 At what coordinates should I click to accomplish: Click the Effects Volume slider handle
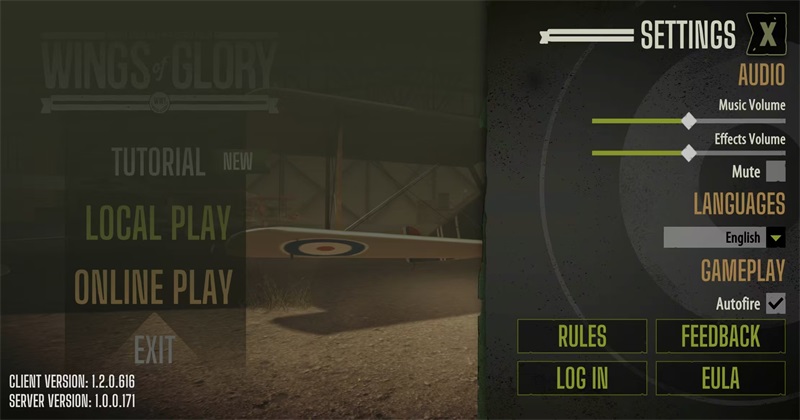coord(688,153)
